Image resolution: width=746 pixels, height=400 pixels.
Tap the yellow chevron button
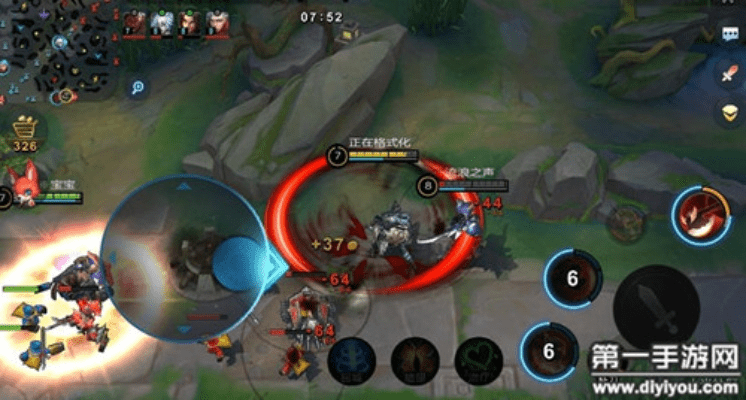[730, 110]
